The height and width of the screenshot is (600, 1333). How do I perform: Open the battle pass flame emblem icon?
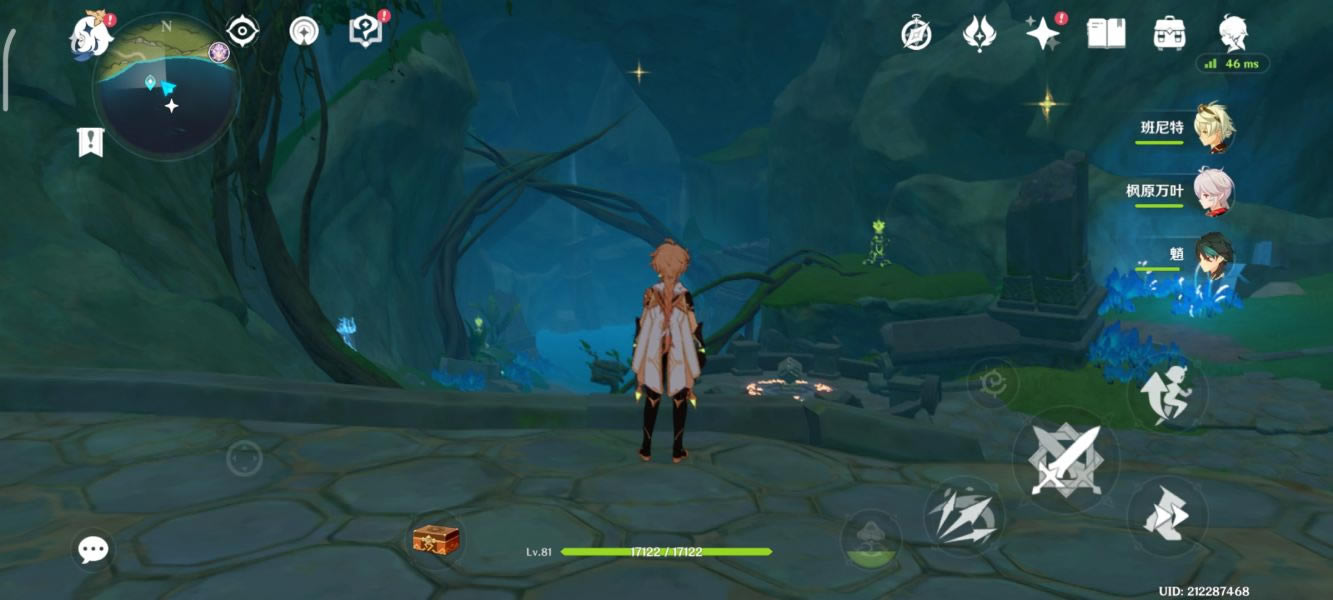click(978, 35)
